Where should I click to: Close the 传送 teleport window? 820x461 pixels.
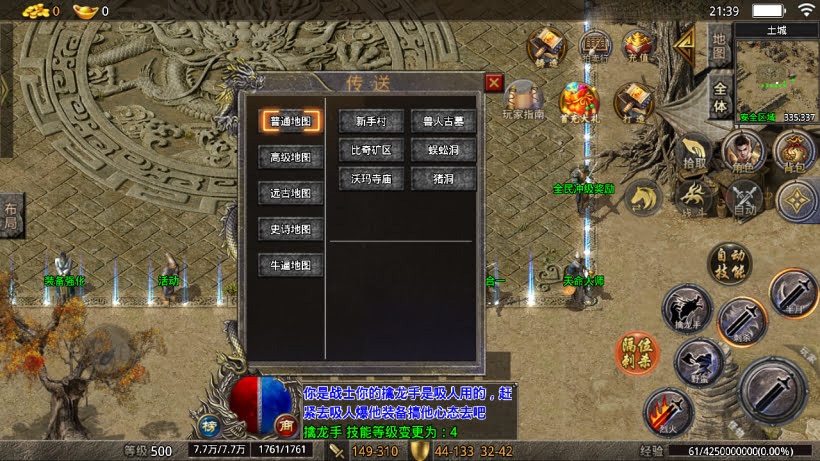coord(494,83)
